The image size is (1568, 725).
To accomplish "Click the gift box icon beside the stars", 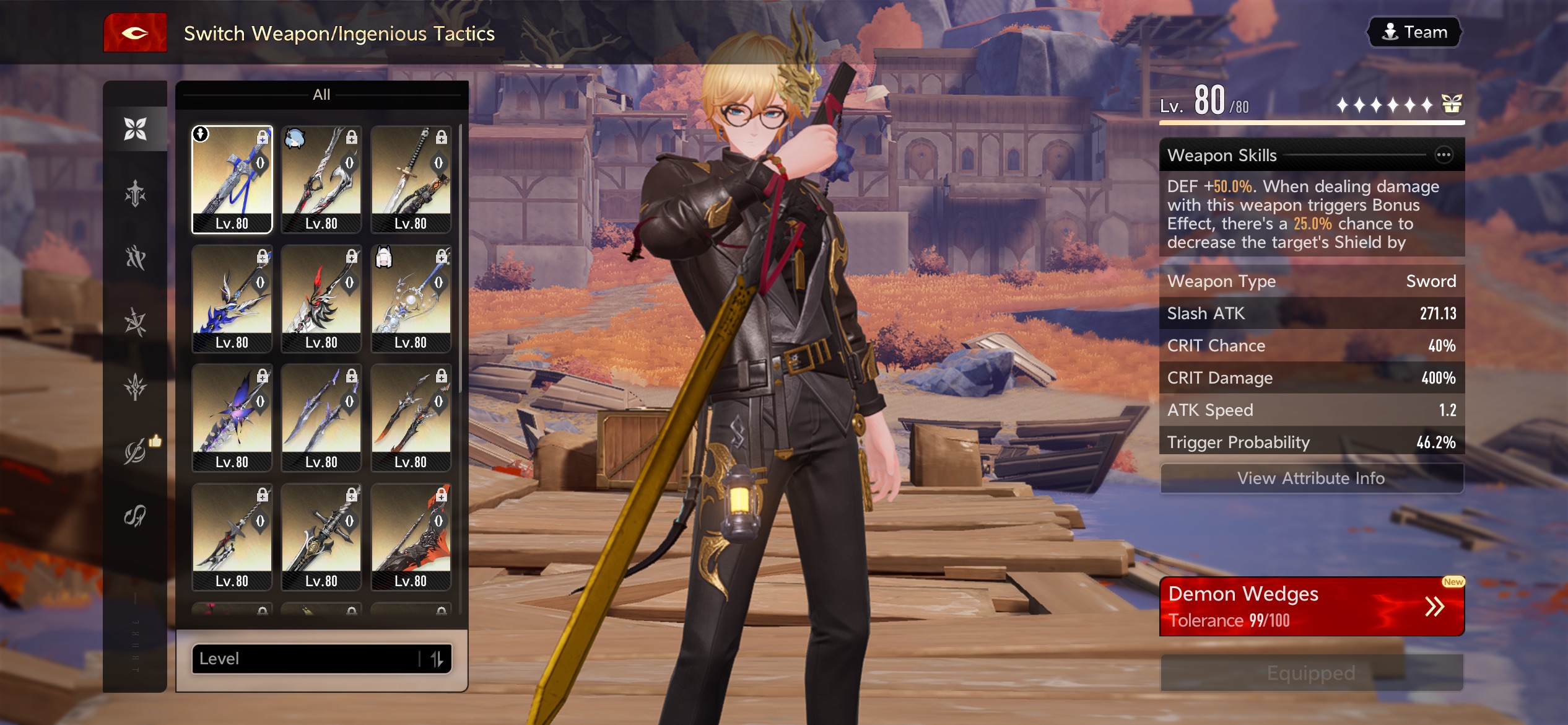I will tap(1452, 104).
